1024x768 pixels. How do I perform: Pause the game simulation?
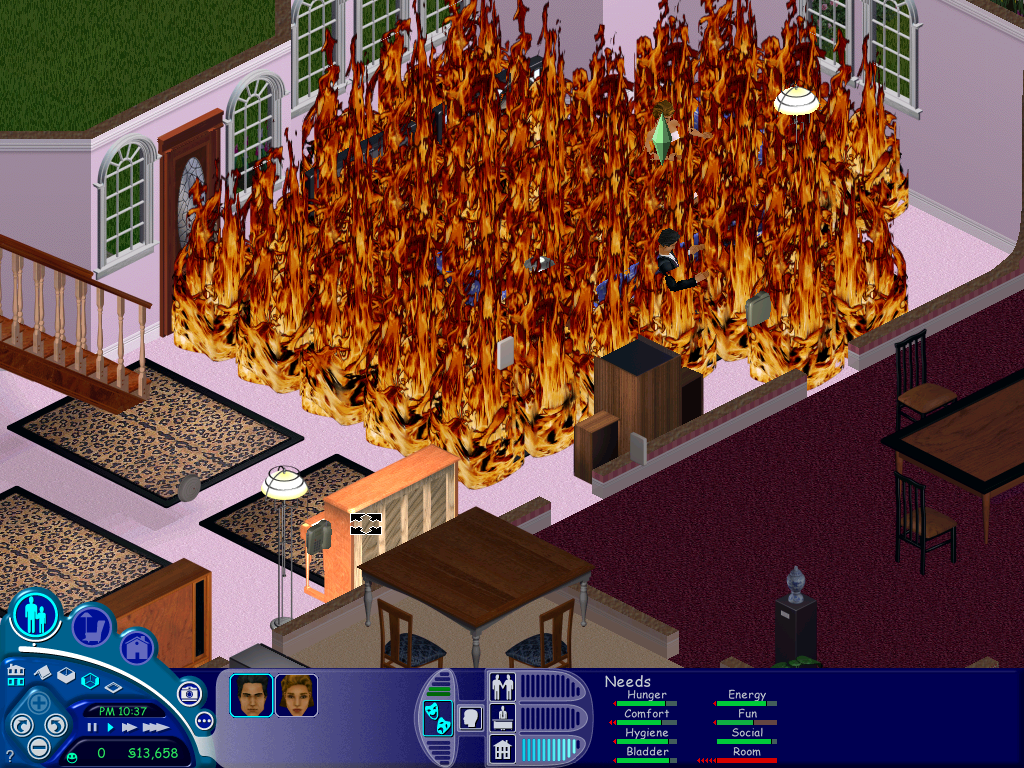pyautogui.click(x=92, y=727)
